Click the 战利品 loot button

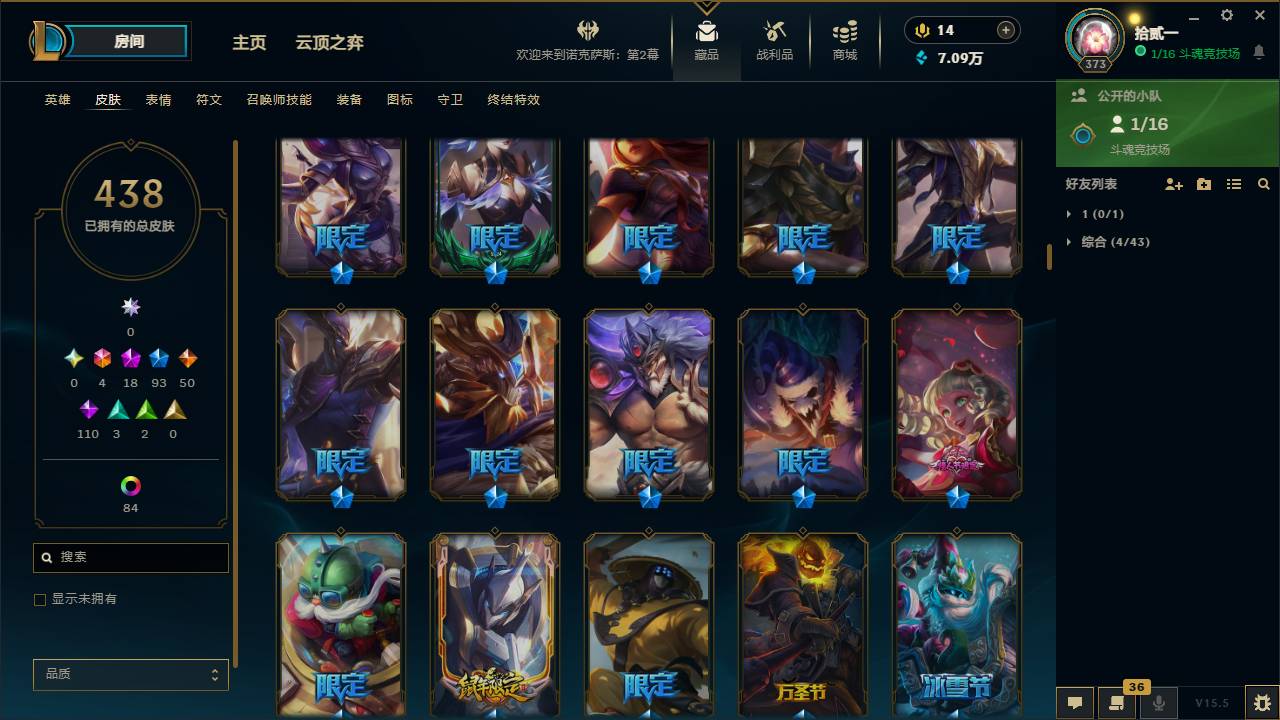[776, 40]
